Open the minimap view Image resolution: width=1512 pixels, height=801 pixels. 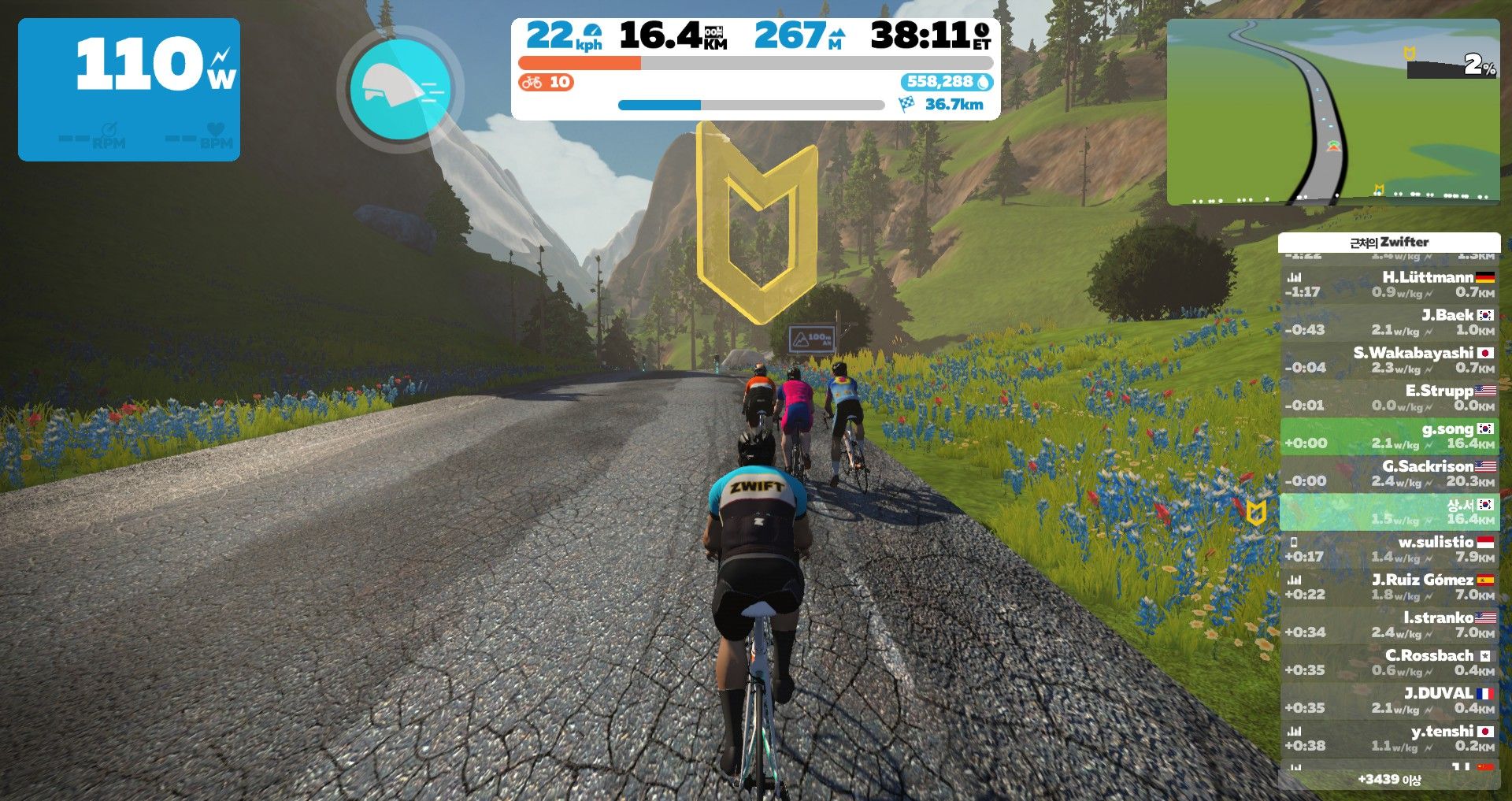1332,112
